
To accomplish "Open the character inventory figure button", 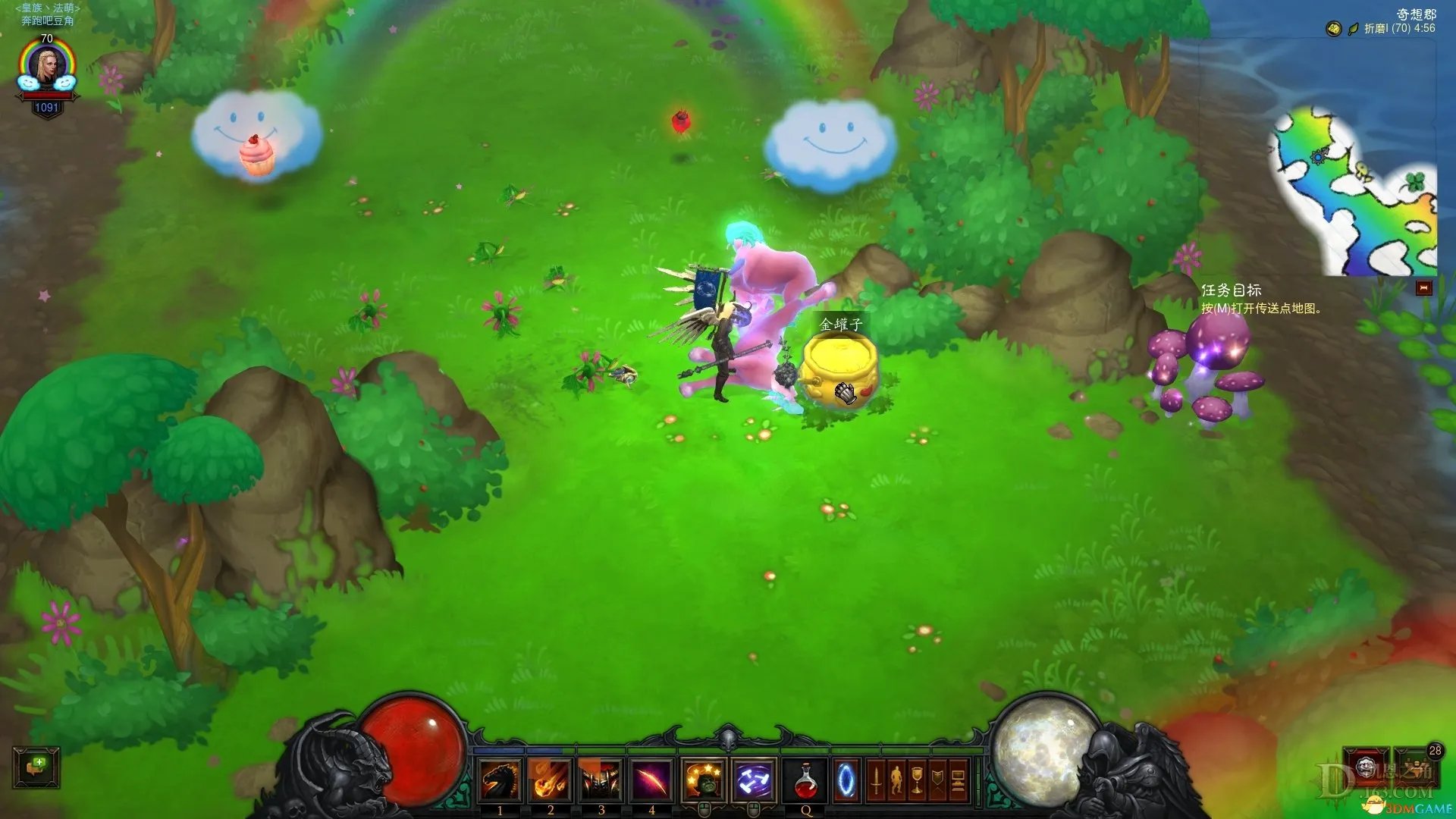I will point(896,780).
